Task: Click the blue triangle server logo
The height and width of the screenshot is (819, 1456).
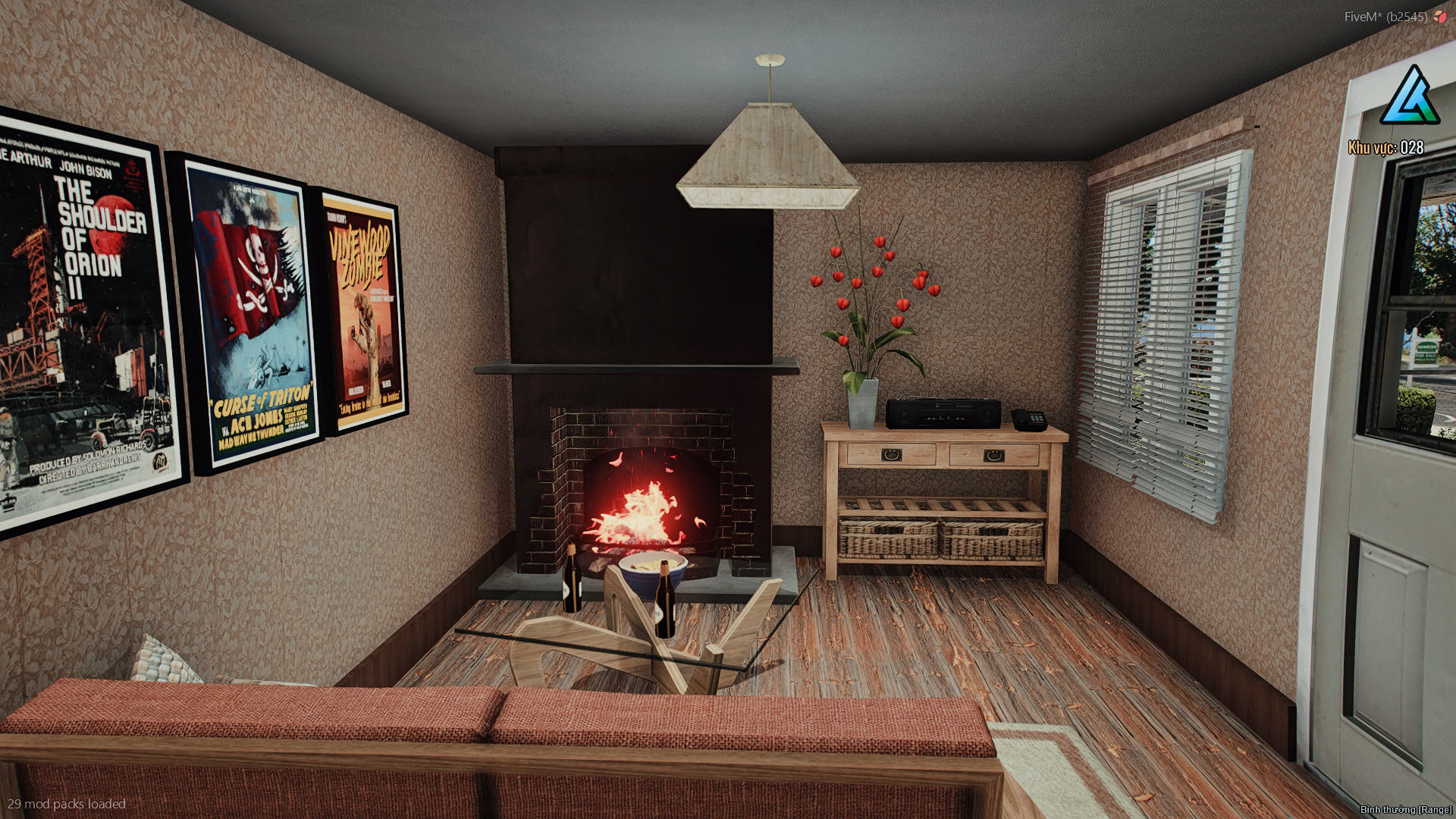Action: click(1409, 97)
